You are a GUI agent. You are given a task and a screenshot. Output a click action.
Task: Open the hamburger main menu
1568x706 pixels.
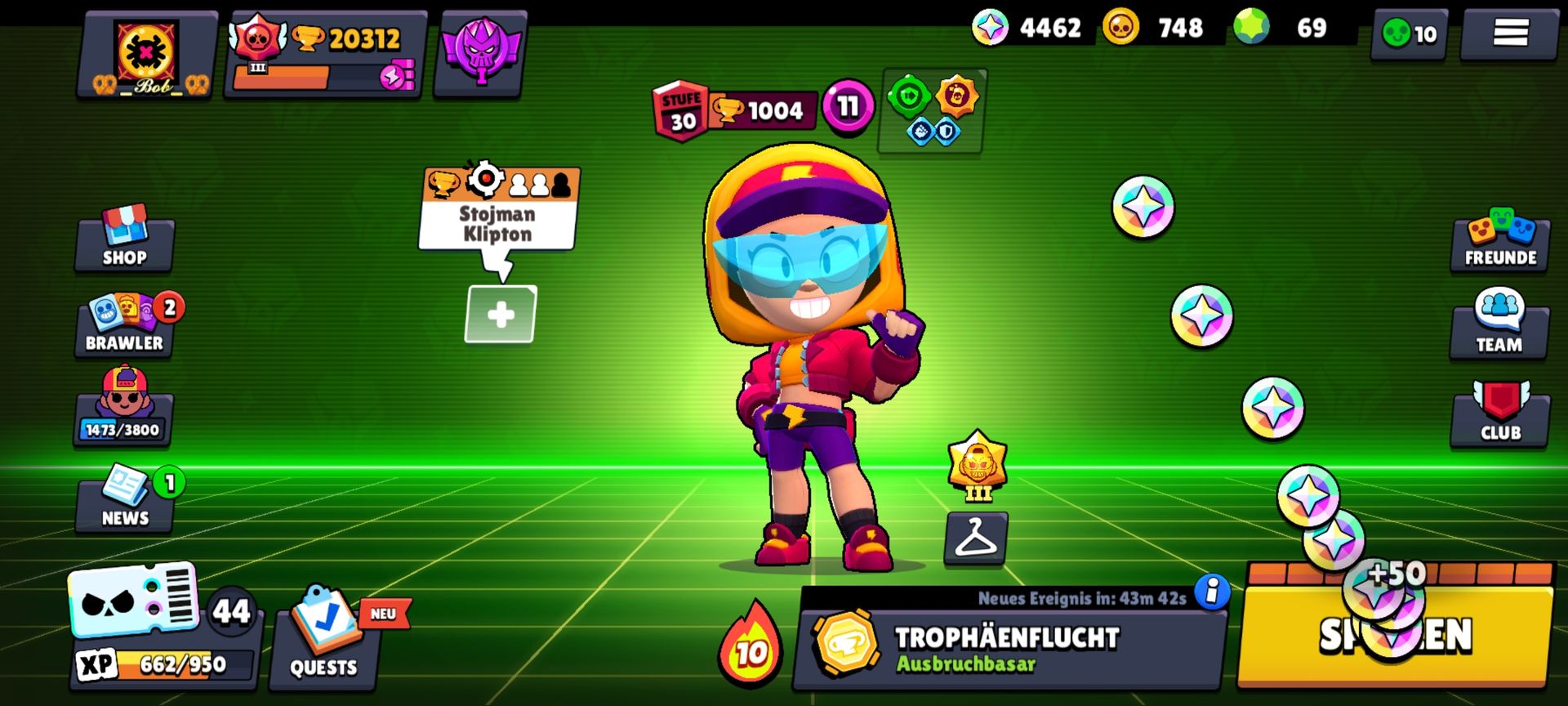pyautogui.click(x=1510, y=34)
